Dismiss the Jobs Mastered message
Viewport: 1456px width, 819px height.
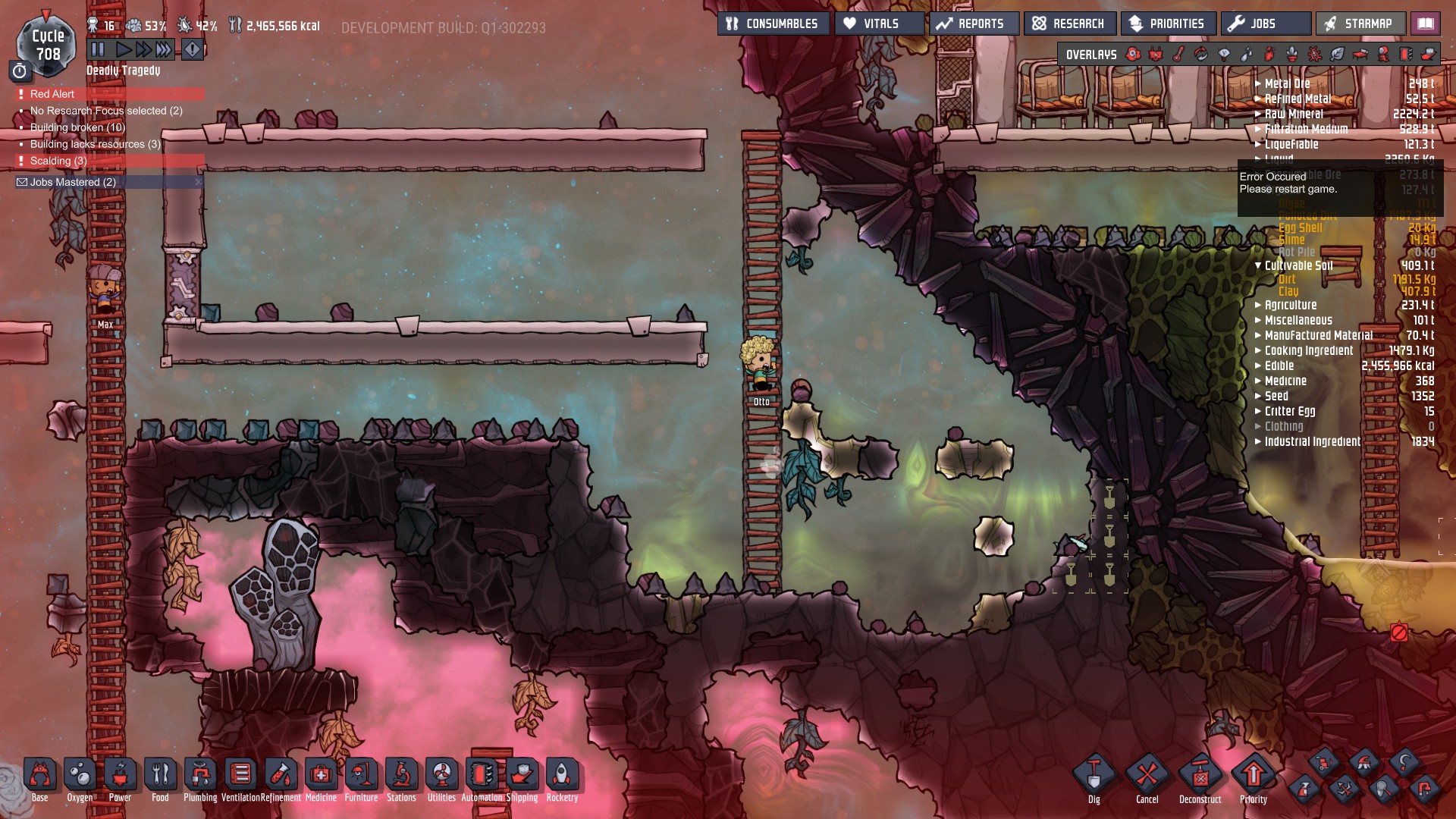click(199, 182)
